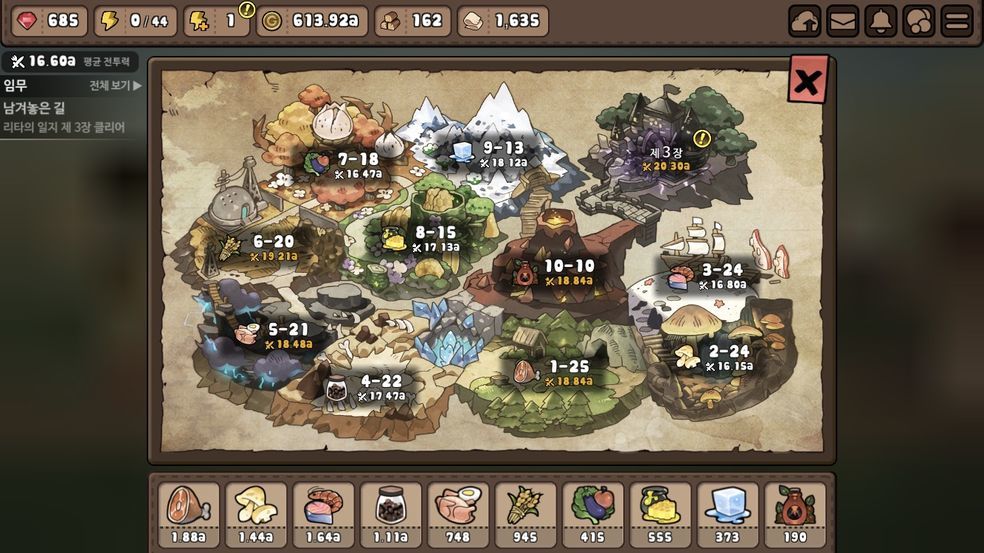Open the notifications bell
The image size is (984, 553).
coord(881,21)
